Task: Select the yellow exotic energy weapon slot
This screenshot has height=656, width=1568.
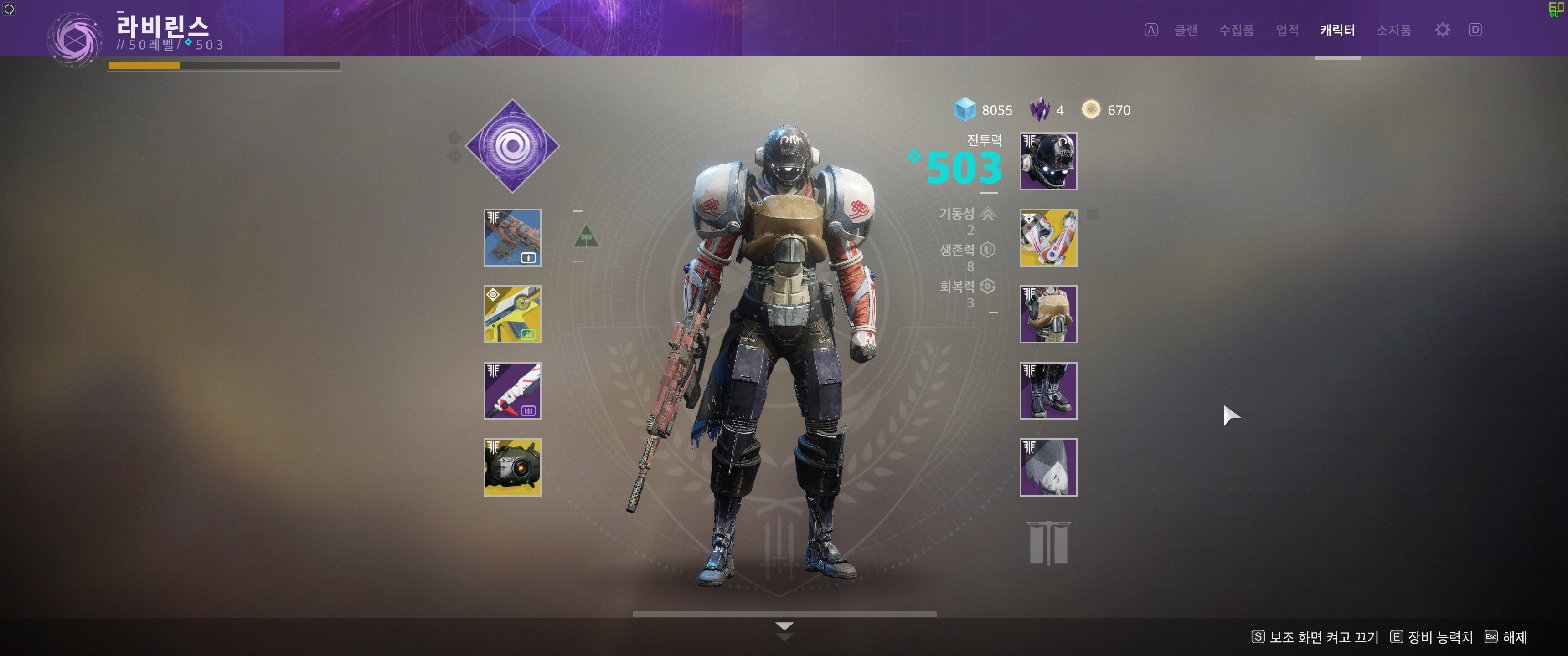Action: click(512, 314)
